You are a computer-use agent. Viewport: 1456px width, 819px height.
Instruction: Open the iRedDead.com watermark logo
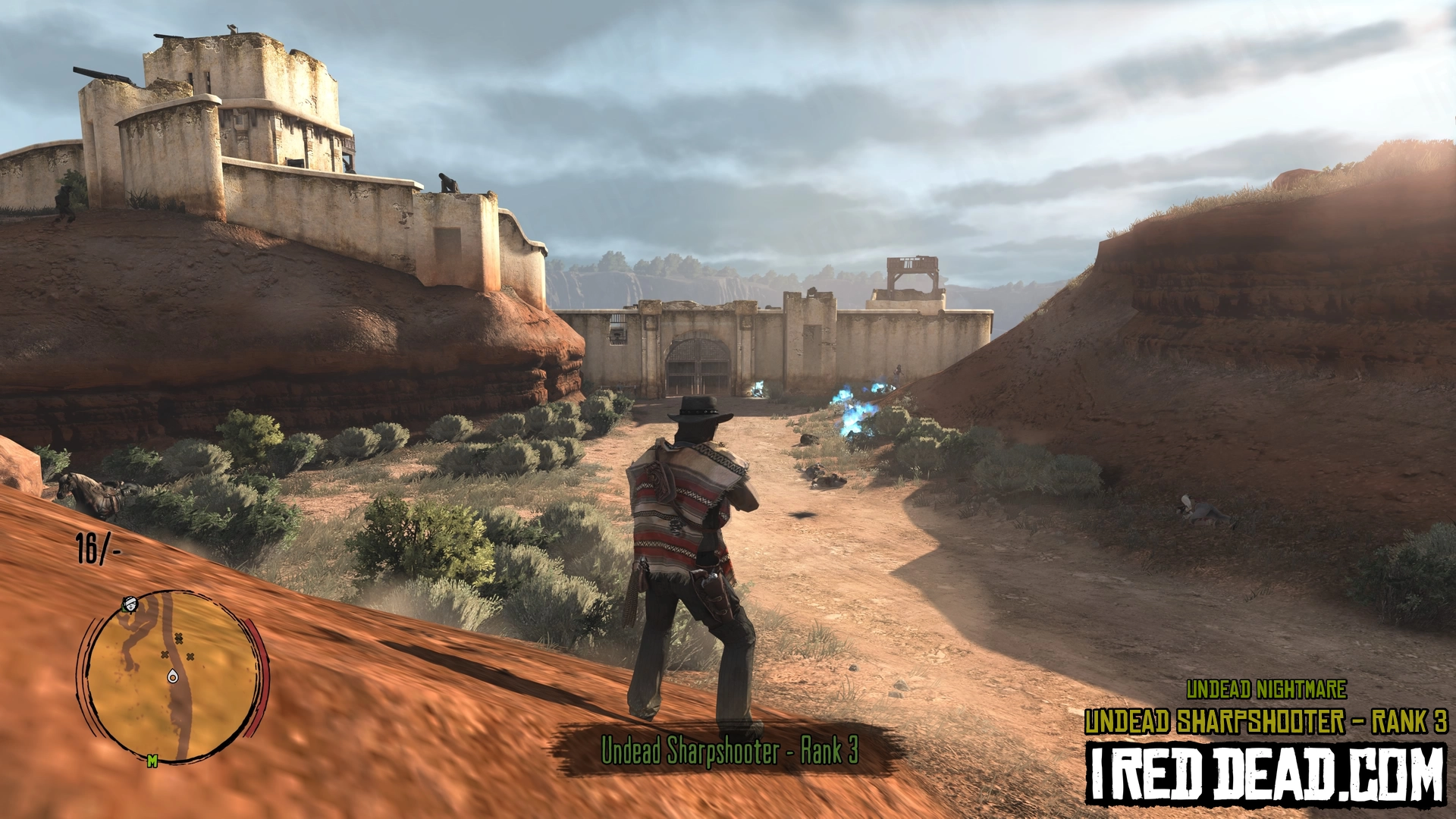point(1265,773)
